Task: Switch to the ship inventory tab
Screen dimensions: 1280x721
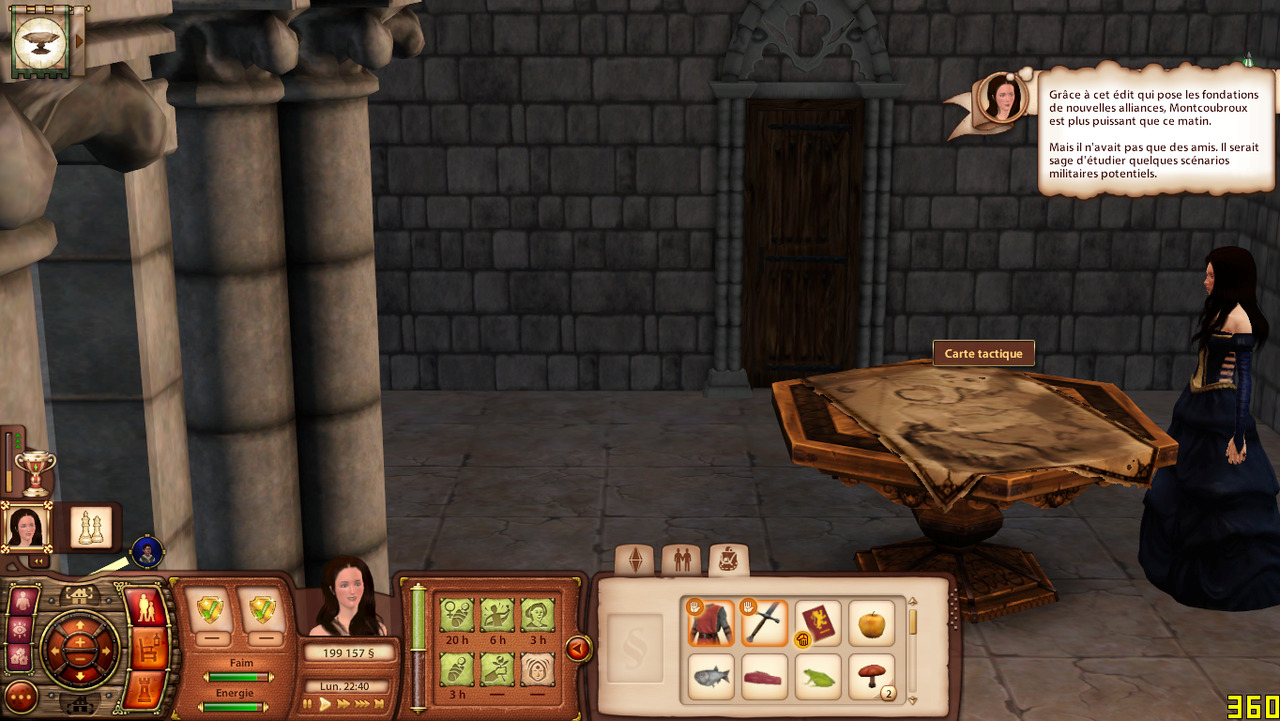Action: (x=729, y=560)
